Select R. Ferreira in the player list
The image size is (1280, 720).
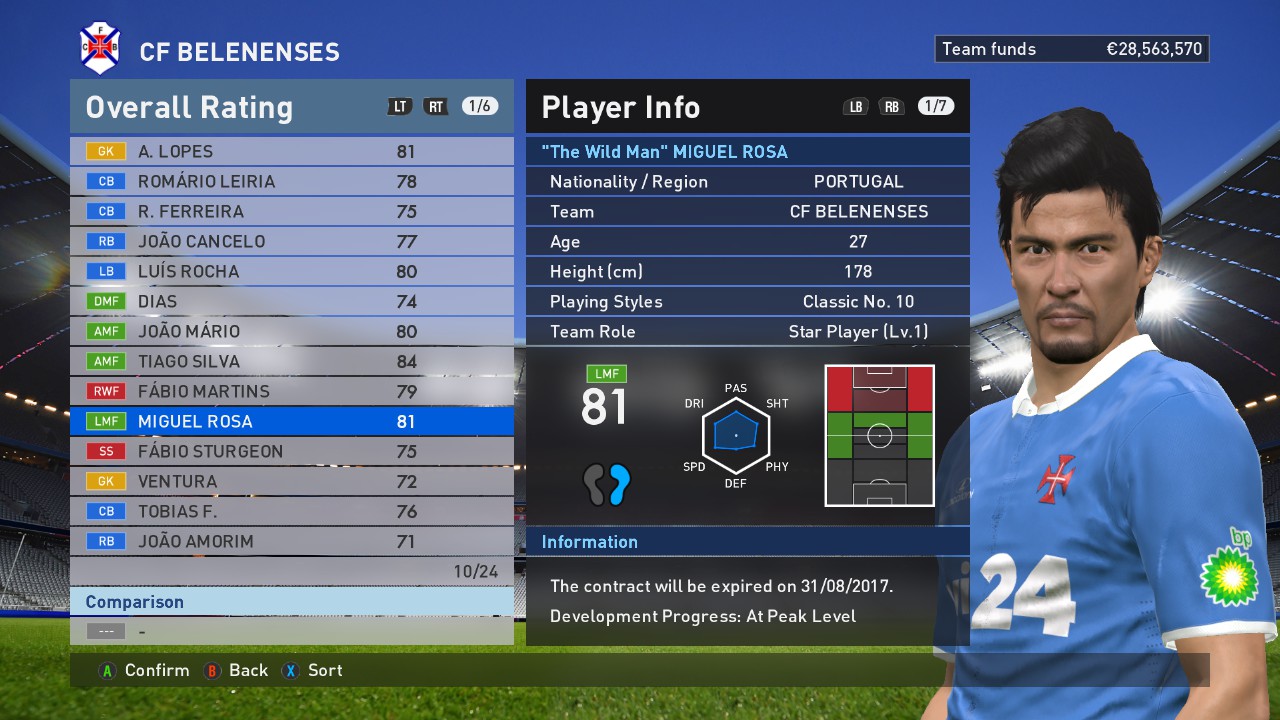click(x=290, y=212)
